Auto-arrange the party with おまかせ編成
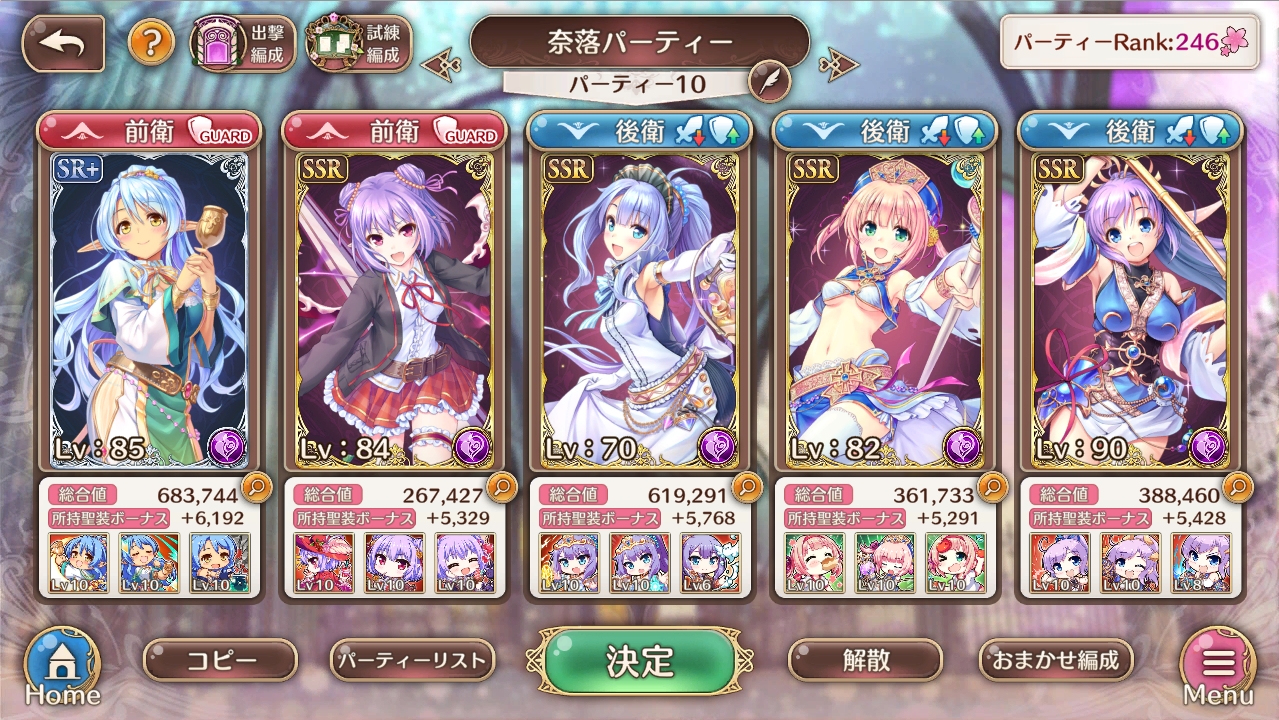The height and width of the screenshot is (720, 1279). tap(1055, 660)
